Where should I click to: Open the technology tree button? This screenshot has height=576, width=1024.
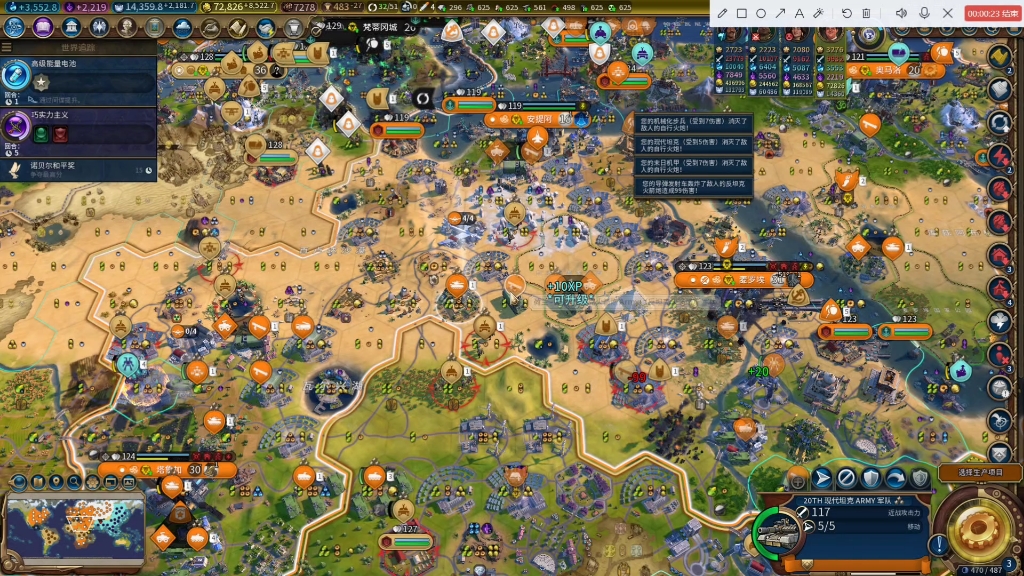pyautogui.click(x=14, y=27)
